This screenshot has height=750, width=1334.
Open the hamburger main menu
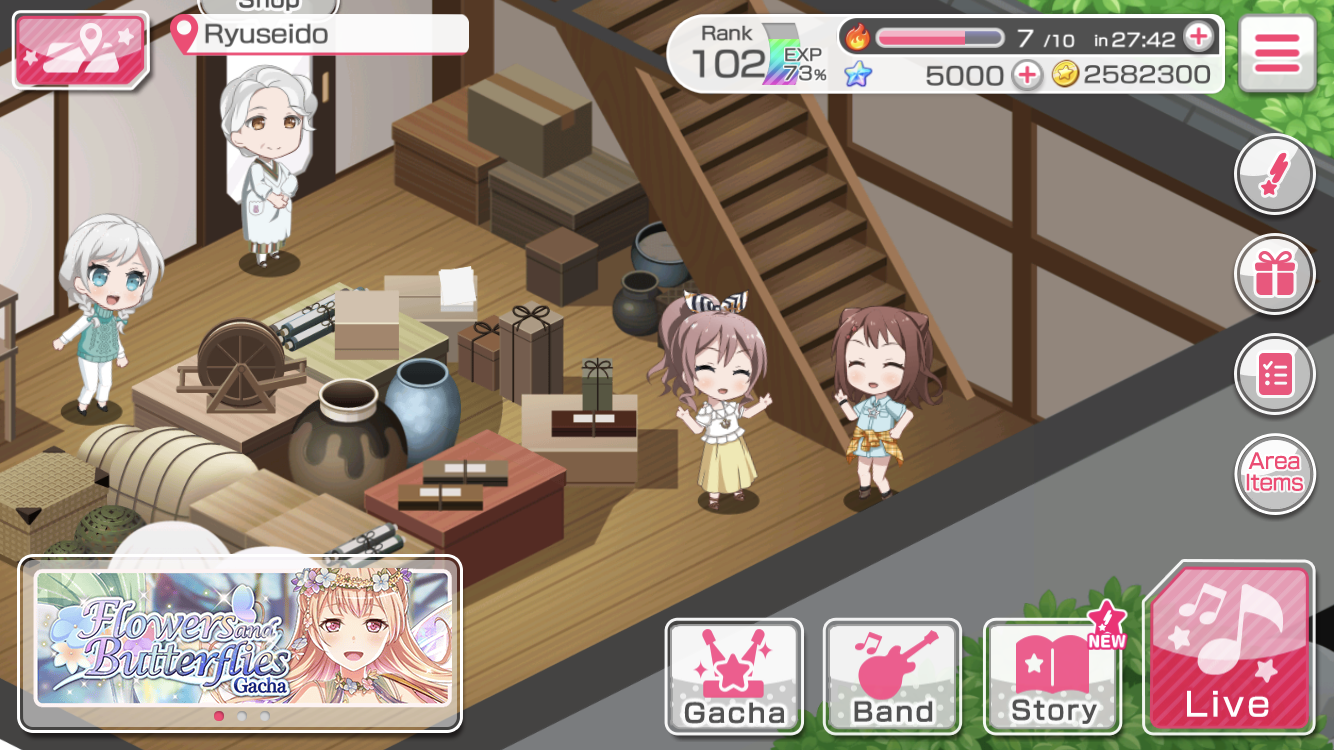(1276, 53)
